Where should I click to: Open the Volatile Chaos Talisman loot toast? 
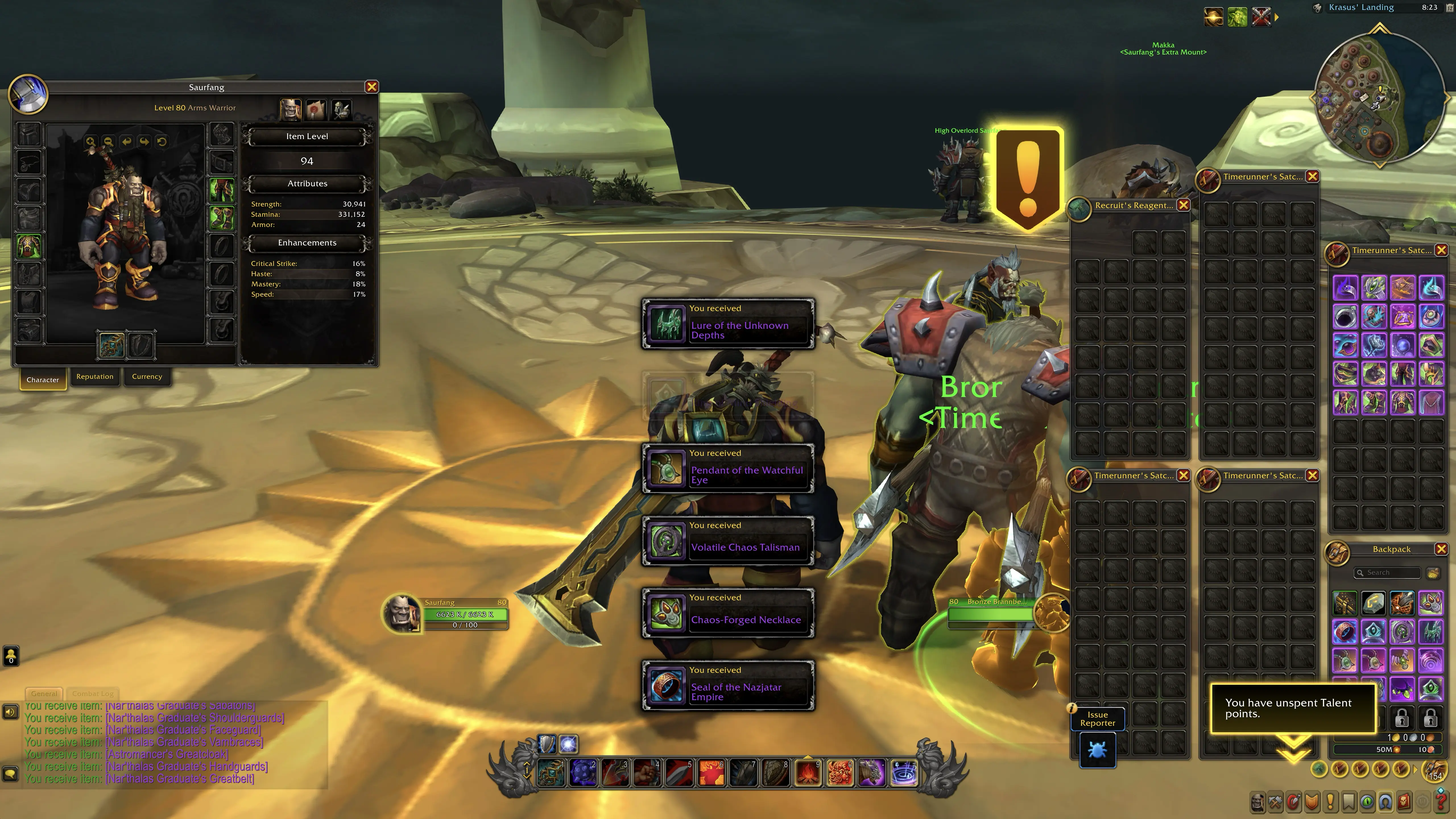728,541
